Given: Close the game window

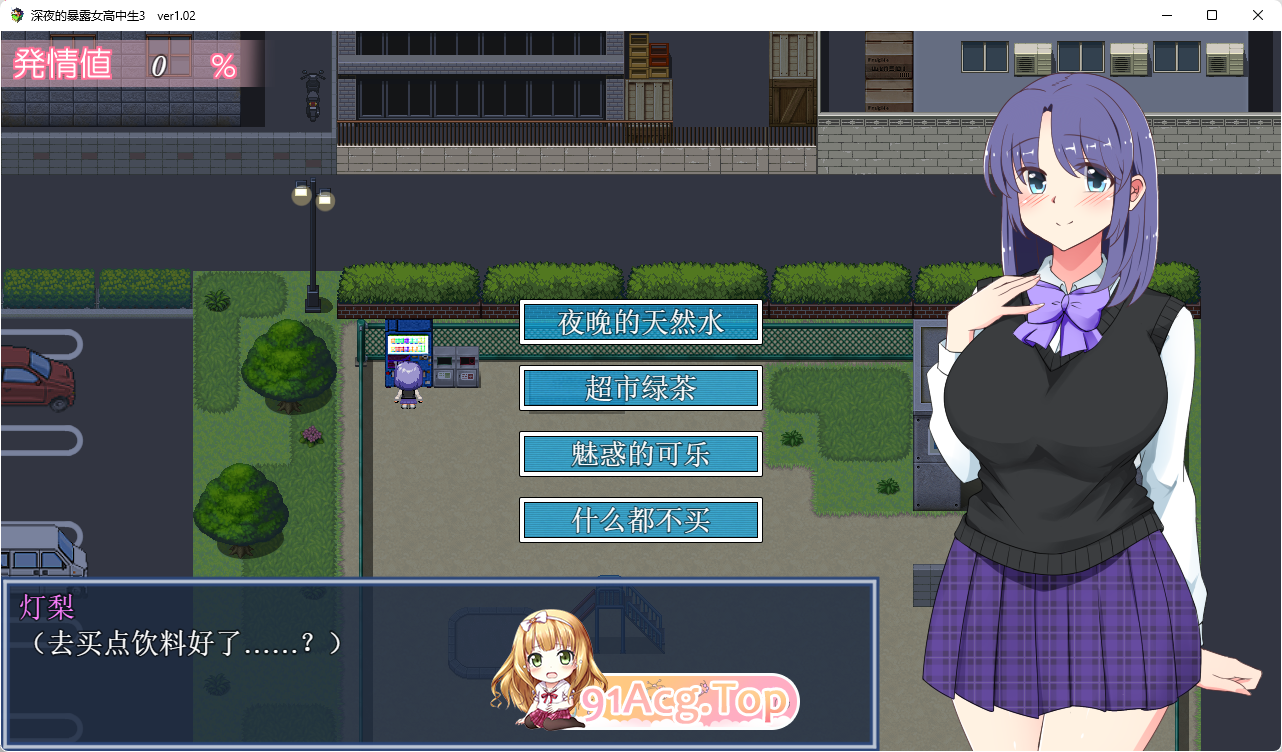Looking at the screenshot, I should [1258, 15].
